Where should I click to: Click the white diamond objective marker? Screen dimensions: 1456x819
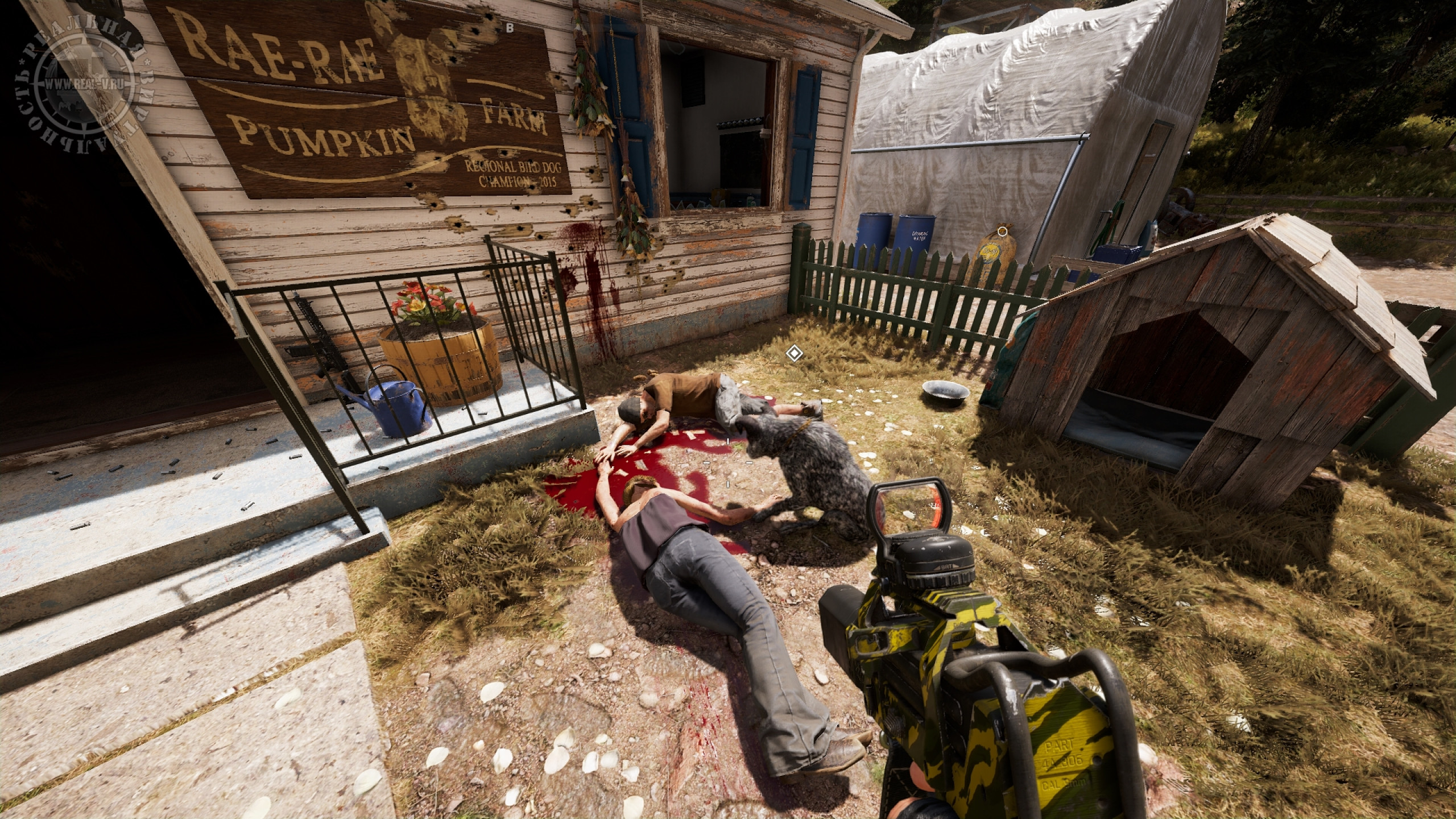point(793,354)
